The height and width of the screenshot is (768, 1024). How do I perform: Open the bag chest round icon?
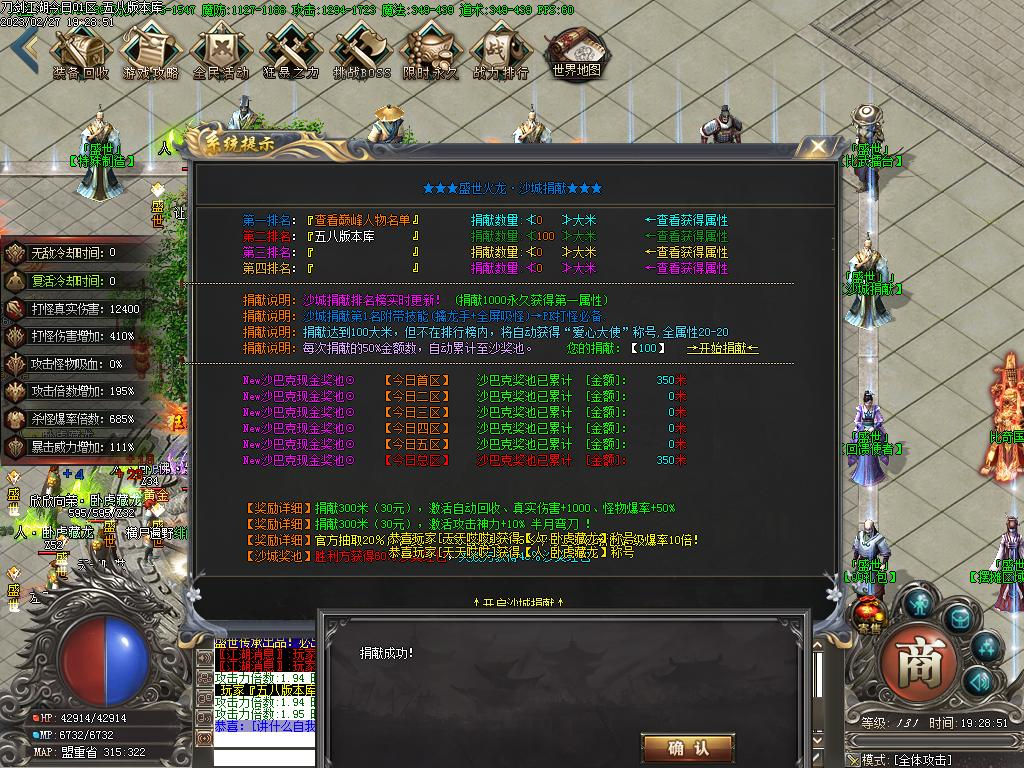958,619
